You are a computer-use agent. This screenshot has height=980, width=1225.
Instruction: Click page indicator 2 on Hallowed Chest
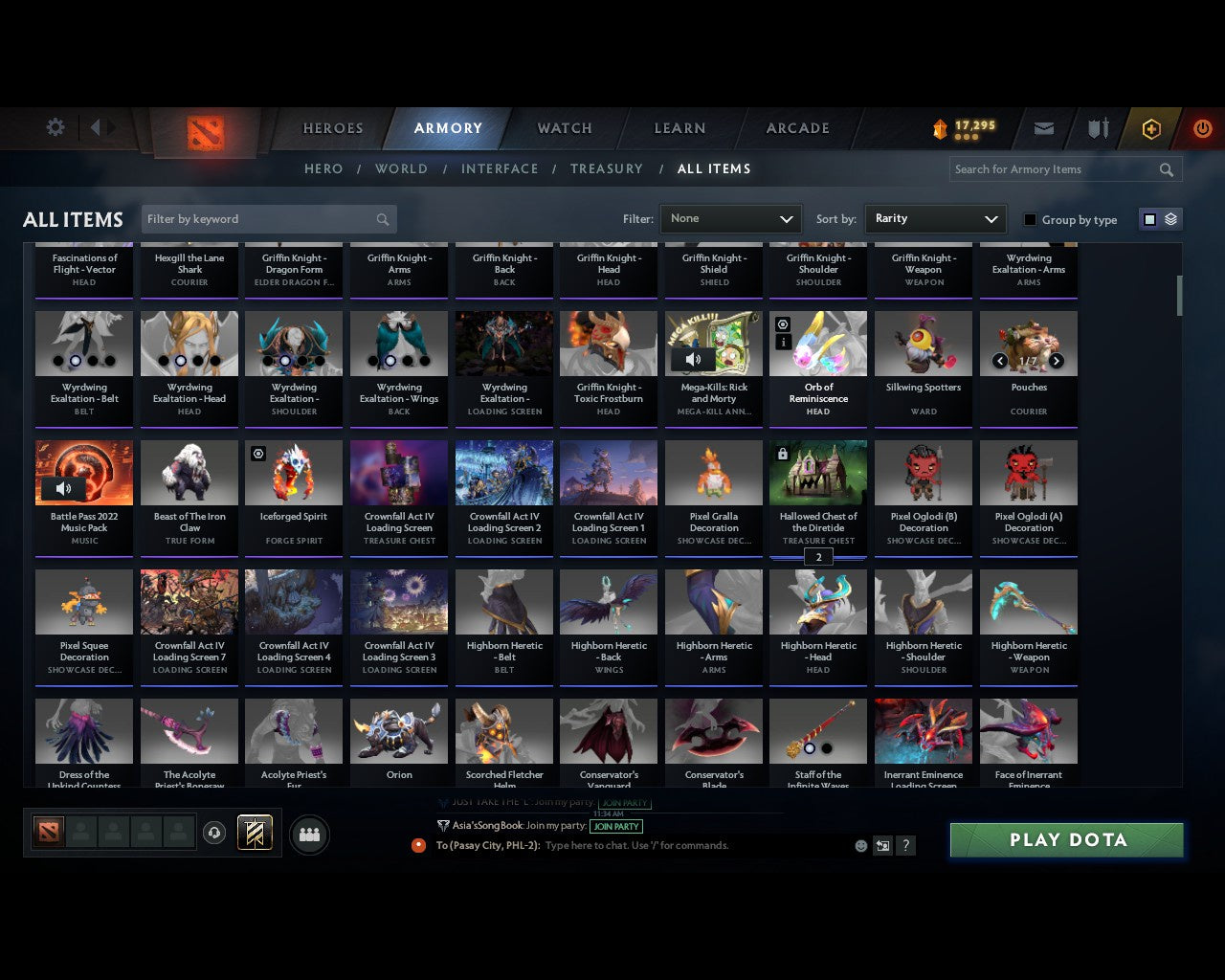(x=818, y=556)
